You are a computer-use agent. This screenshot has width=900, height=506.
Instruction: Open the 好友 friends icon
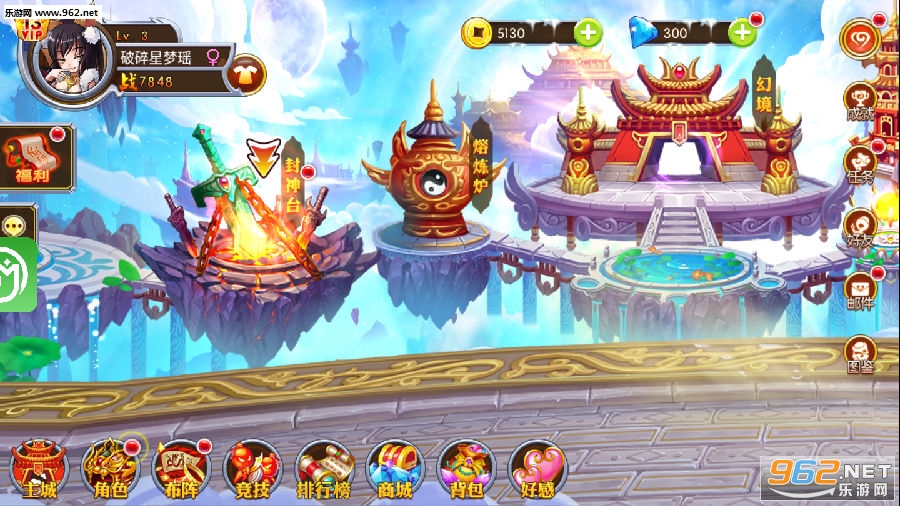click(860, 226)
